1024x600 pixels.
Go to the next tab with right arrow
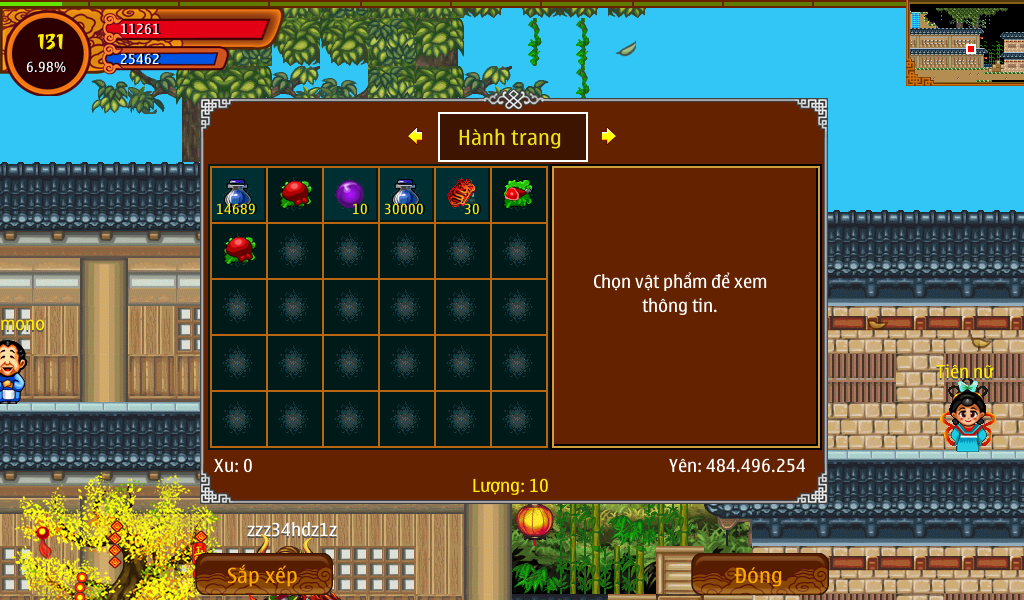[608, 136]
